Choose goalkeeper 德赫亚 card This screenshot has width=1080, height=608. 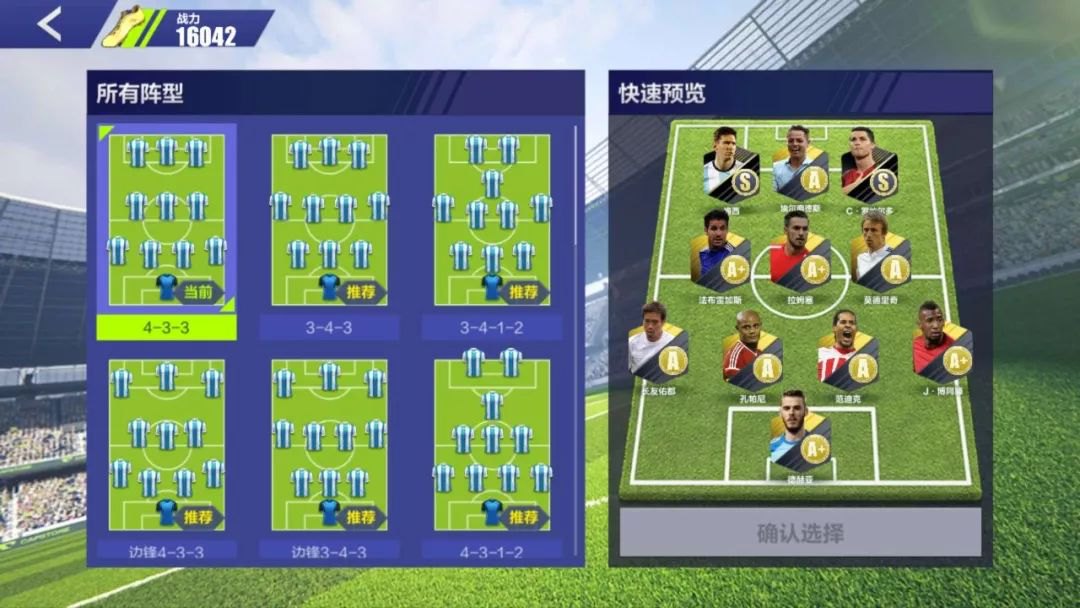pyautogui.click(x=801, y=433)
